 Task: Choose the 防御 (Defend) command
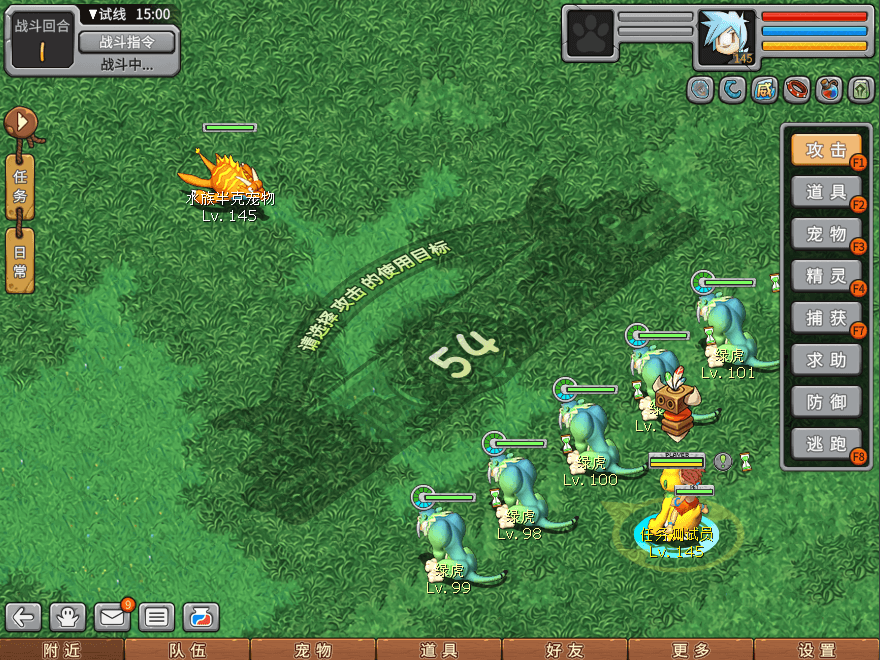coord(826,401)
